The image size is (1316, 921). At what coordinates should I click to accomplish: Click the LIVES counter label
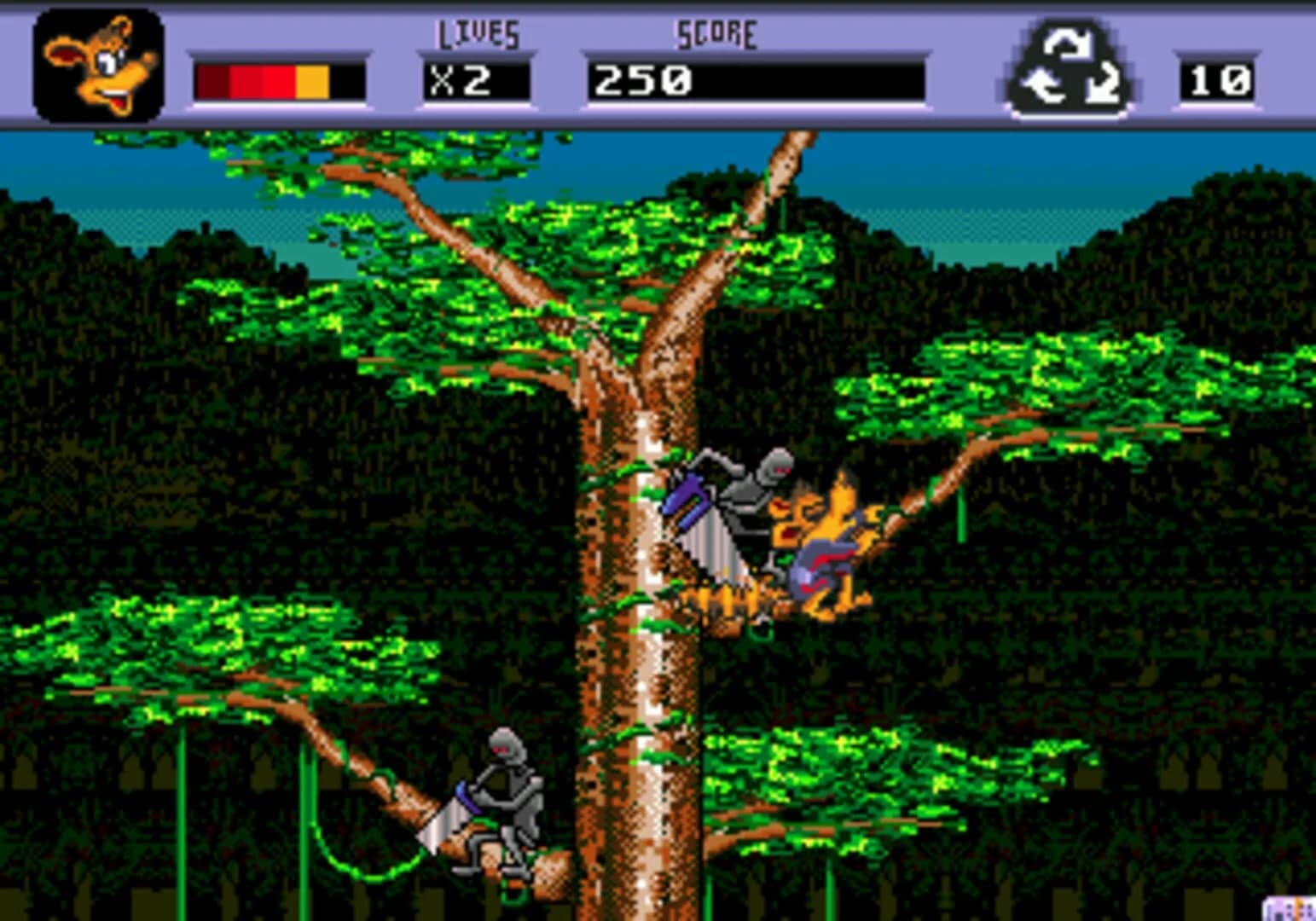pos(475,34)
